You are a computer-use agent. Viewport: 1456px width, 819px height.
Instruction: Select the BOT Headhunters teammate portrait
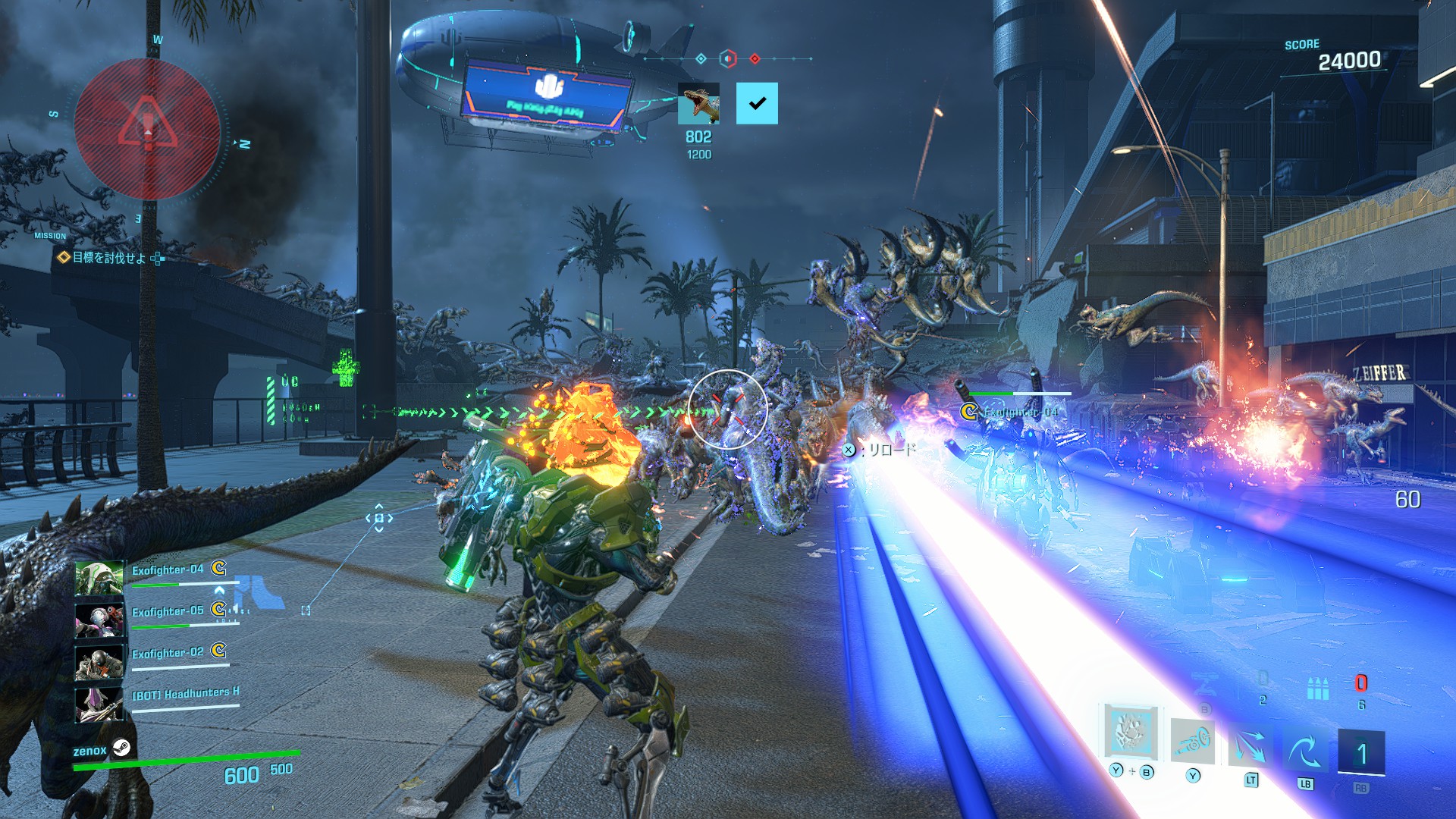99,703
